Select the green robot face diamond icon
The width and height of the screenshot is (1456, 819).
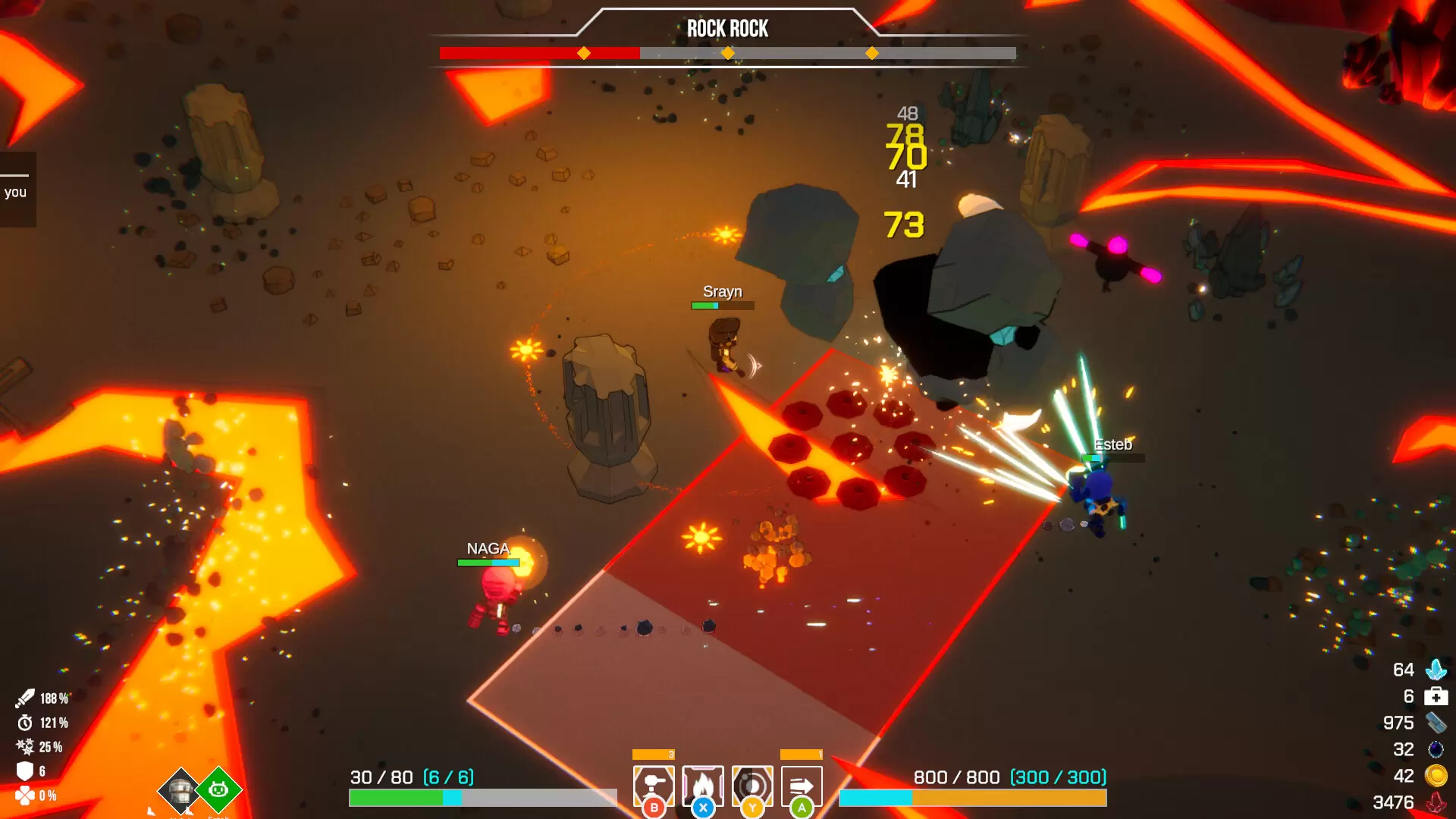click(x=218, y=789)
